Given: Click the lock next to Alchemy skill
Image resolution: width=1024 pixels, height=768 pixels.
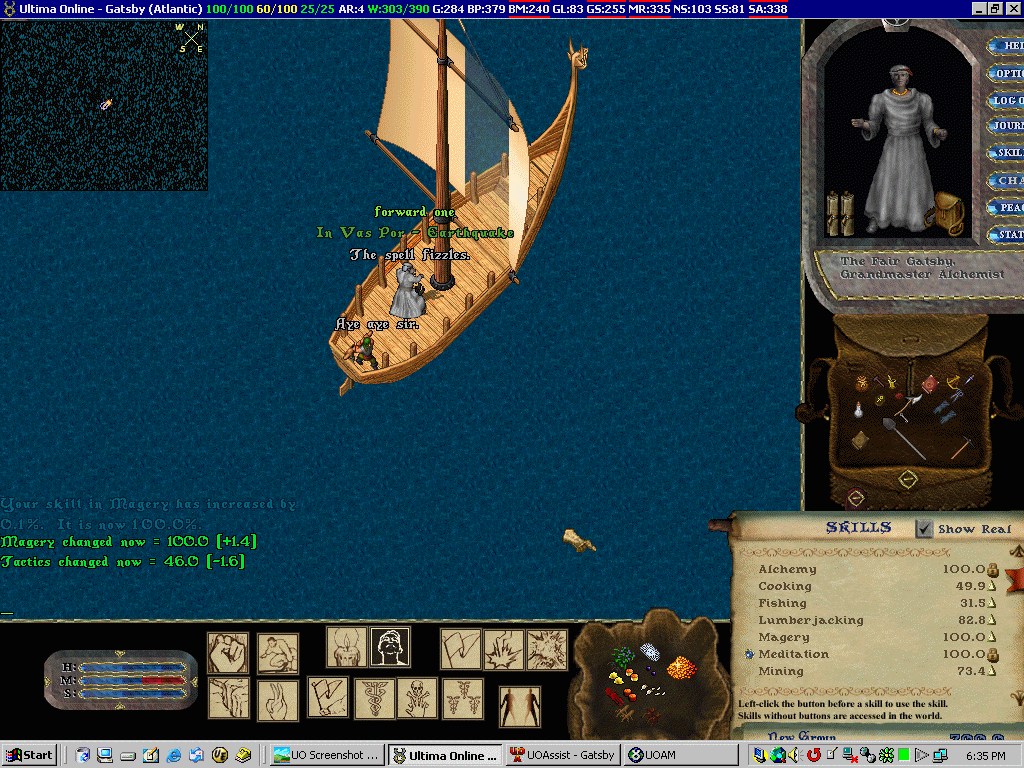Looking at the screenshot, I should click(994, 570).
